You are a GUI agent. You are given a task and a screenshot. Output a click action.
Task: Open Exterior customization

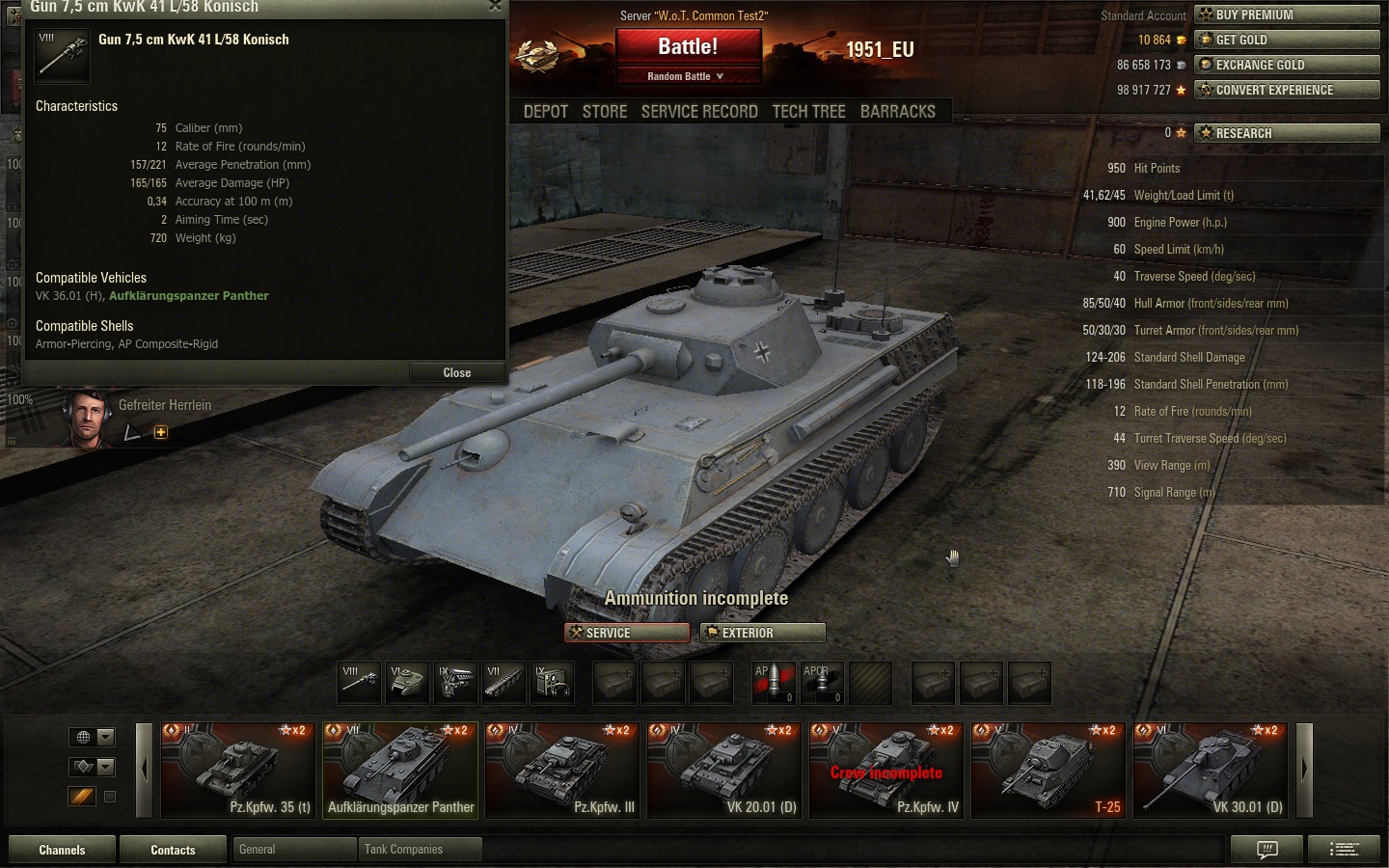(x=762, y=633)
